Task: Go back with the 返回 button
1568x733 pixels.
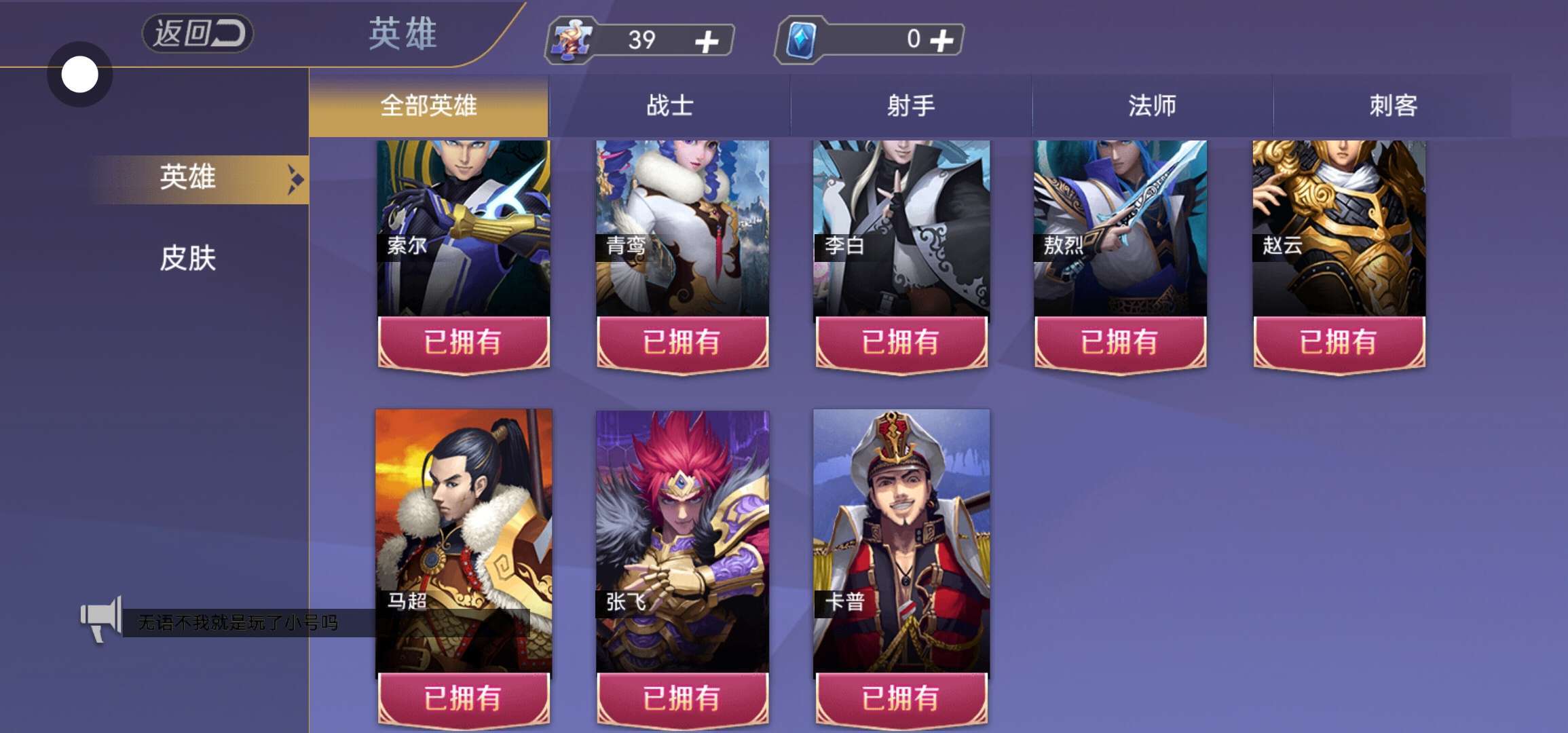Action: pos(197,33)
